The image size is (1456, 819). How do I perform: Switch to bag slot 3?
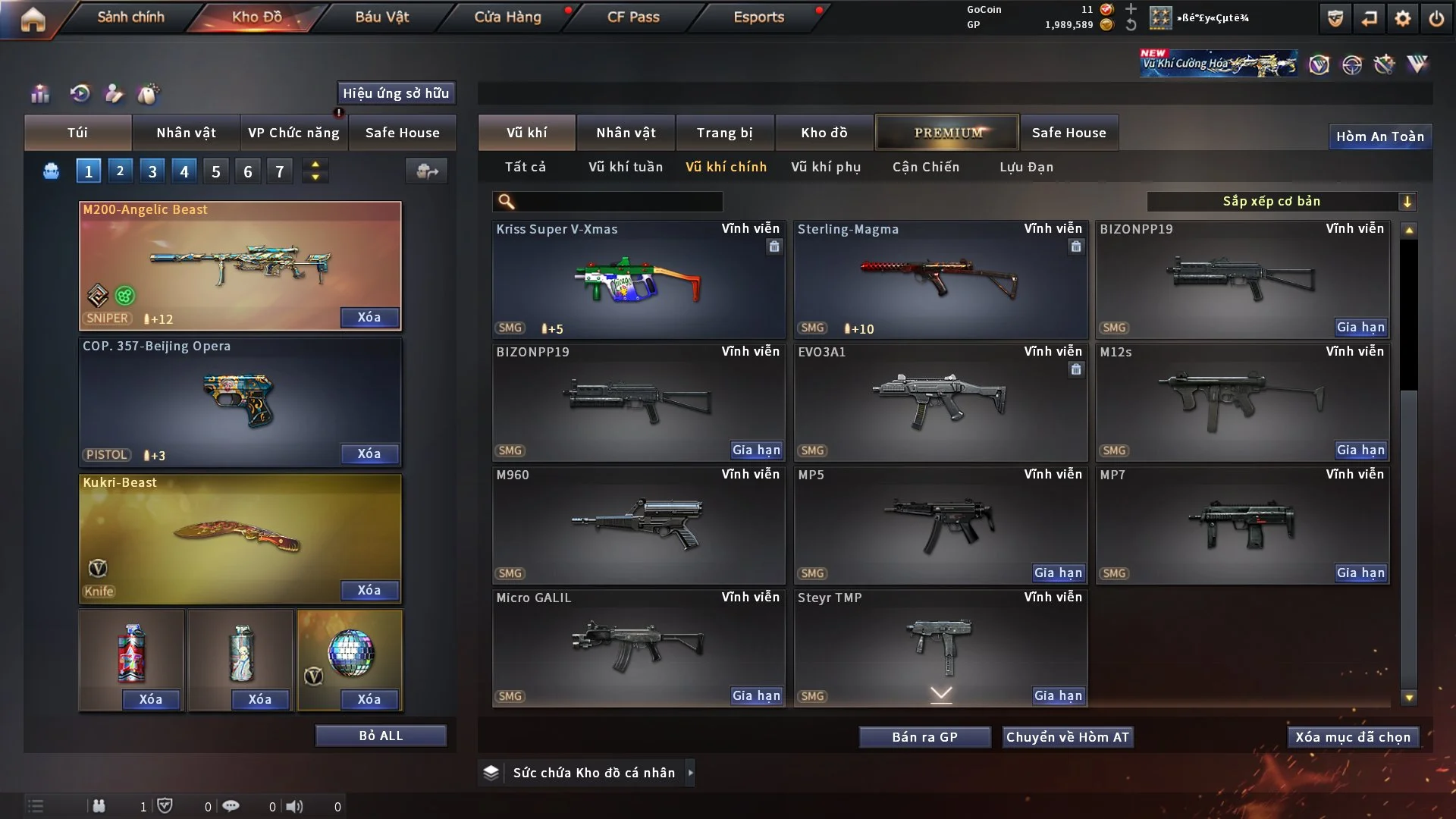pyautogui.click(x=152, y=171)
